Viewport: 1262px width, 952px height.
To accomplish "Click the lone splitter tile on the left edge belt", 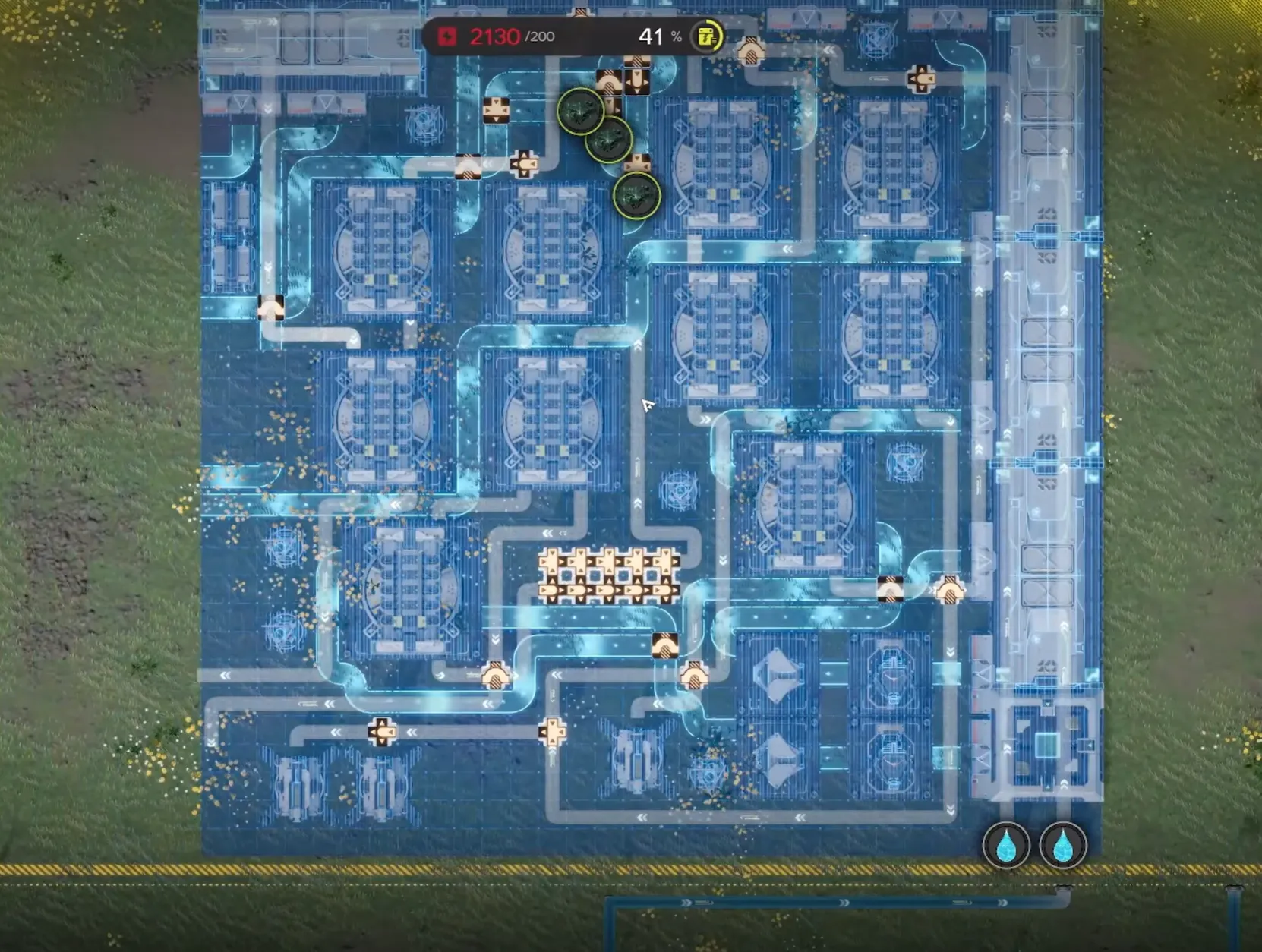I will pos(271,308).
